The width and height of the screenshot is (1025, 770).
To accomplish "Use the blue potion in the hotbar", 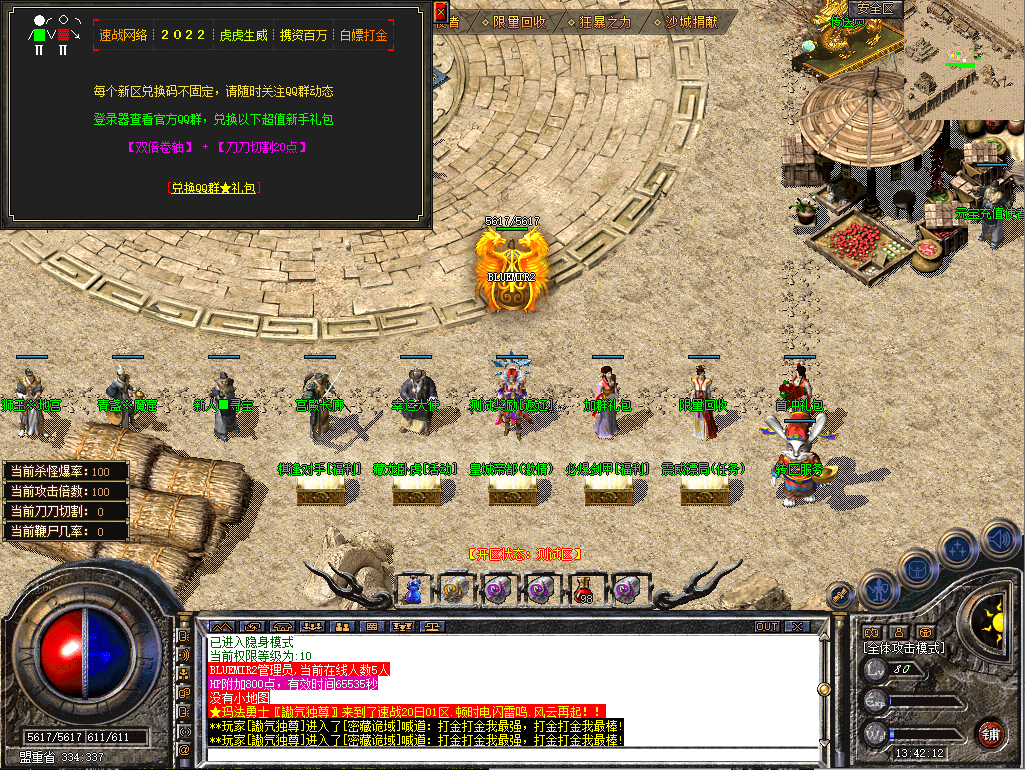I will pyautogui.click(x=412, y=590).
